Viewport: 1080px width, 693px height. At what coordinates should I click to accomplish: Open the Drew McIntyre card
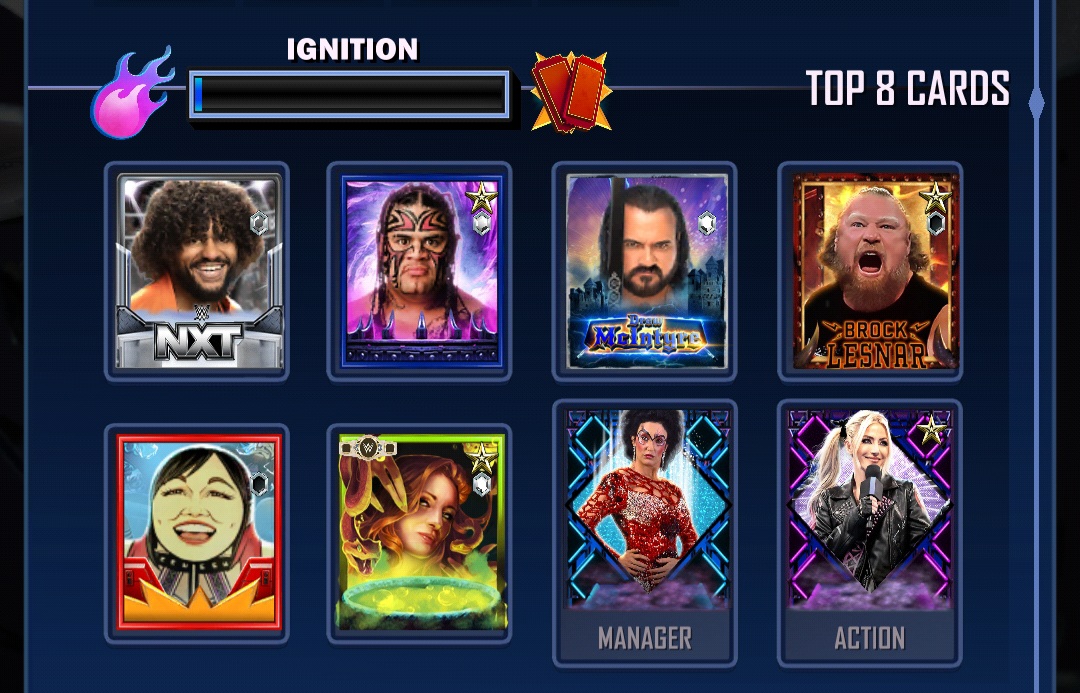tap(645, 271)
